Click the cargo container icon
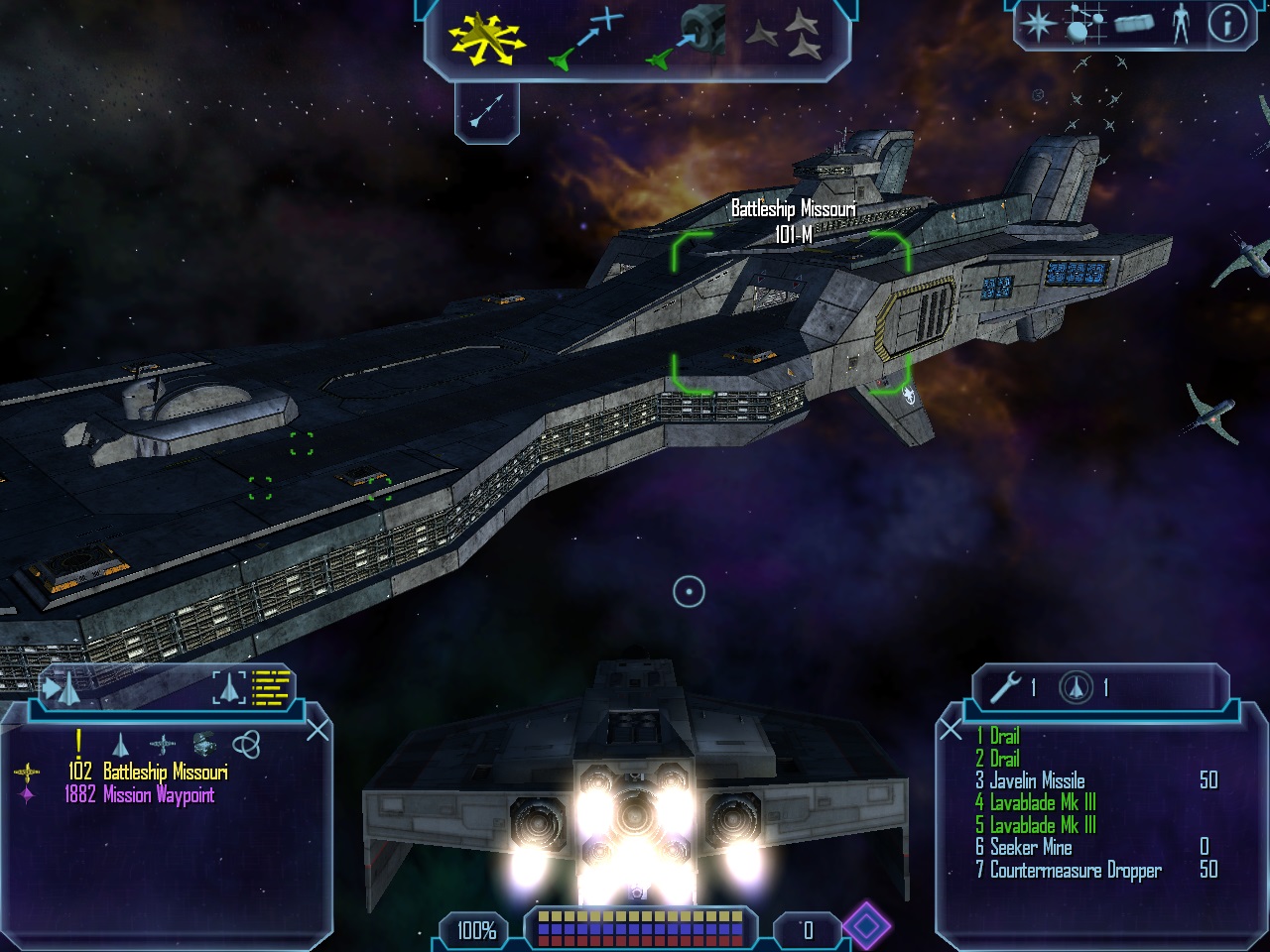 [1133, 23]
